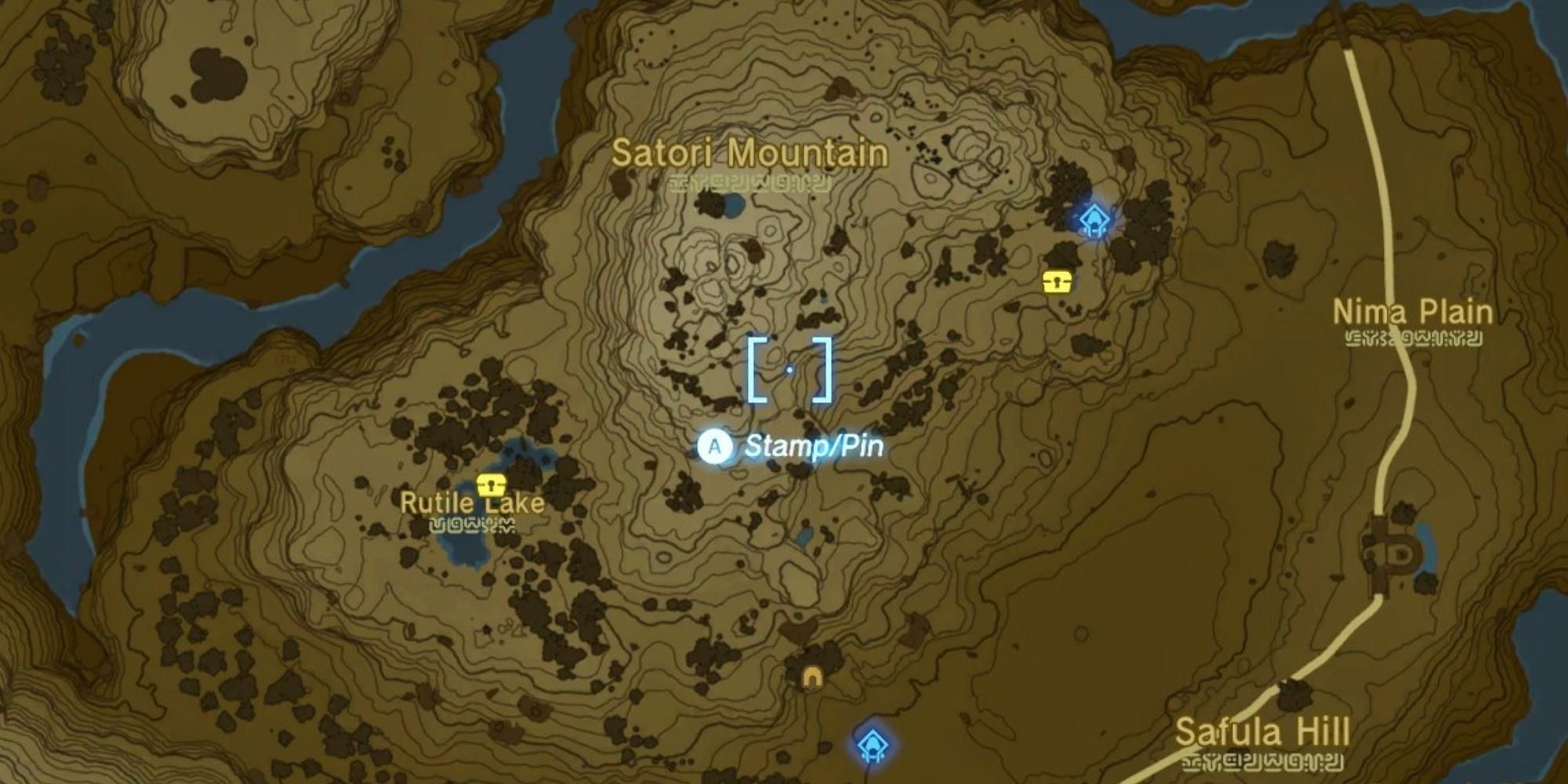
Task: Select the shrine icon near Satori Mountain's northeast woods
Action: (1093, 220)
